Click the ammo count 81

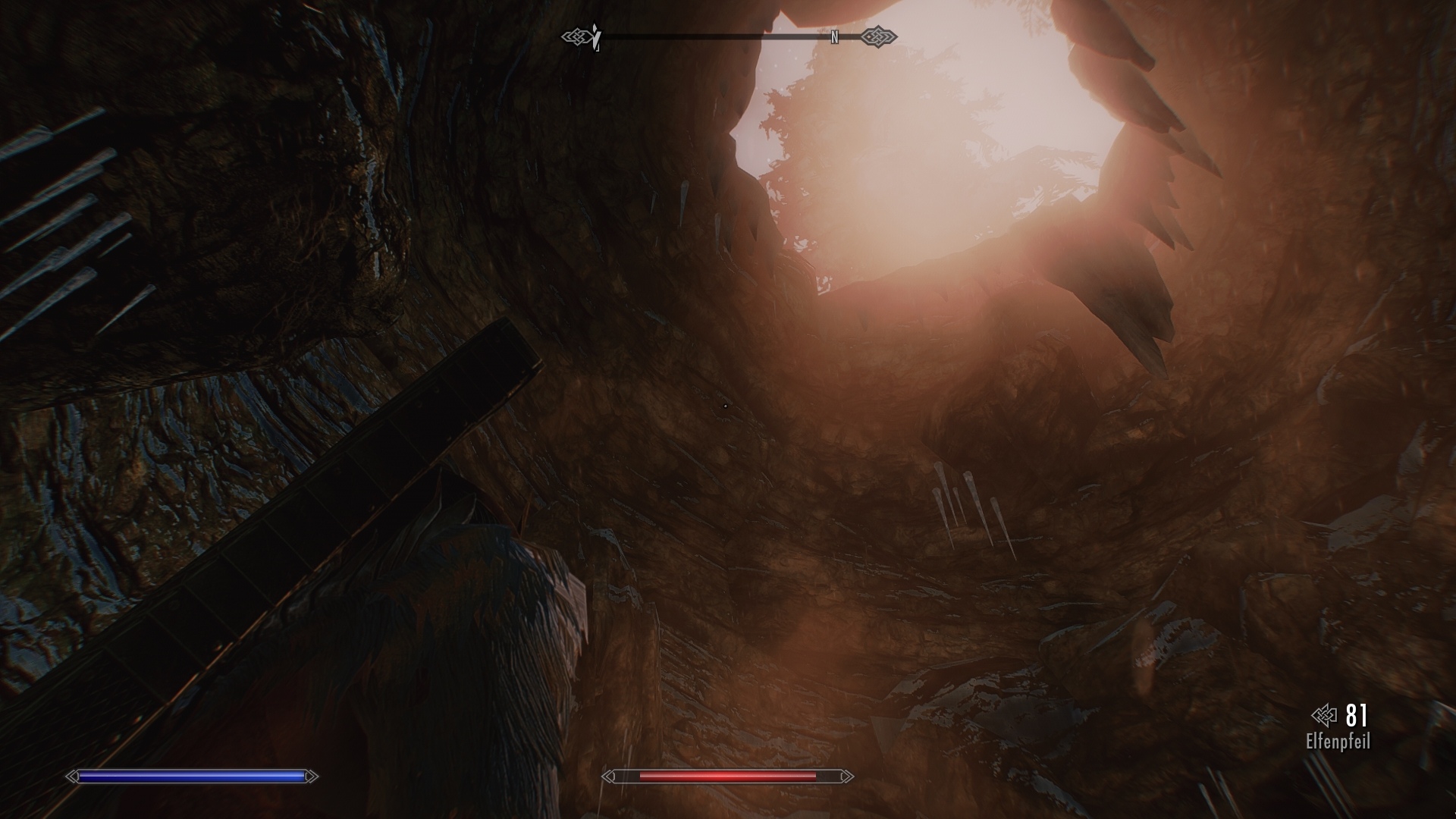click(1357, 715)
